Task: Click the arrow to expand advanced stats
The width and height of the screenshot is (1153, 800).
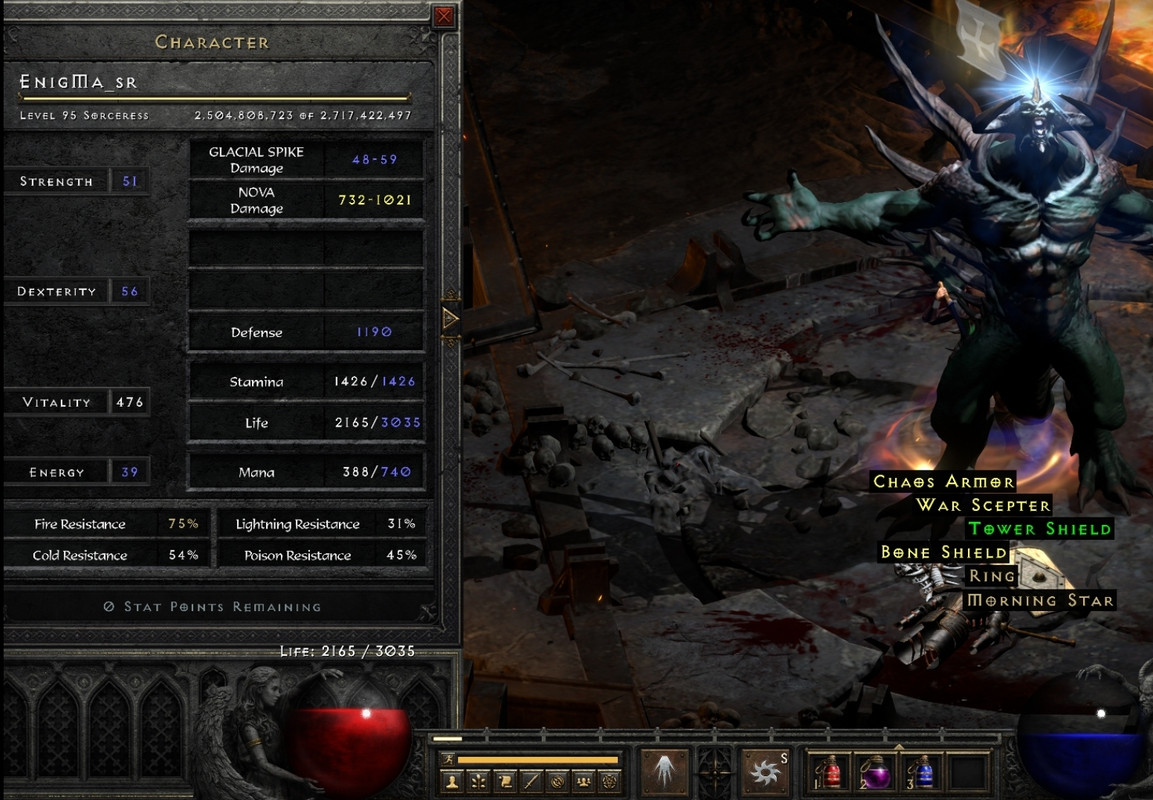Action: click(450, 319)
